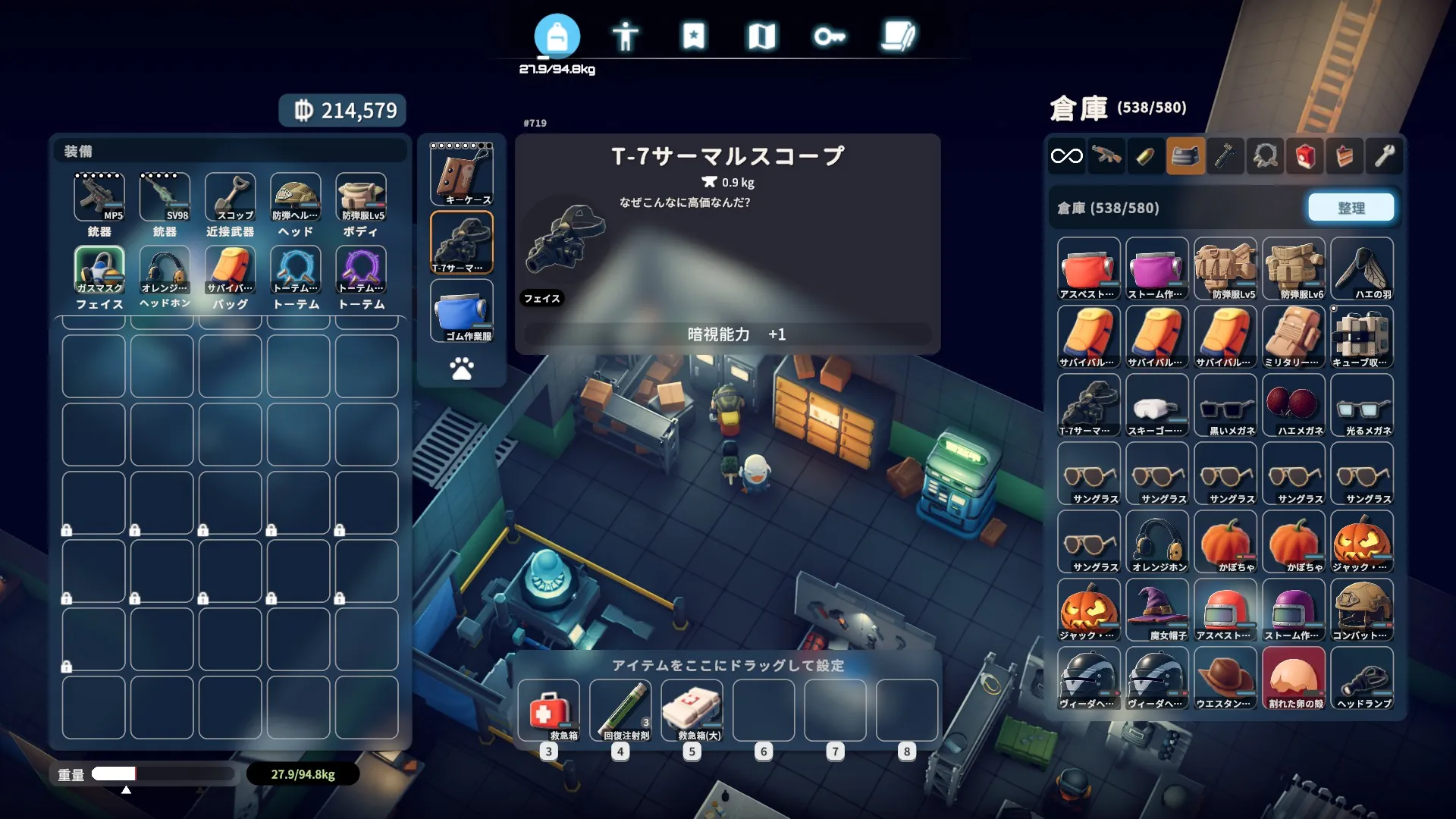Open the pet paw slot
Image resolution: width=1456 pixels, height=819 pixels.
pyautogui.click(x=462, y=369)
